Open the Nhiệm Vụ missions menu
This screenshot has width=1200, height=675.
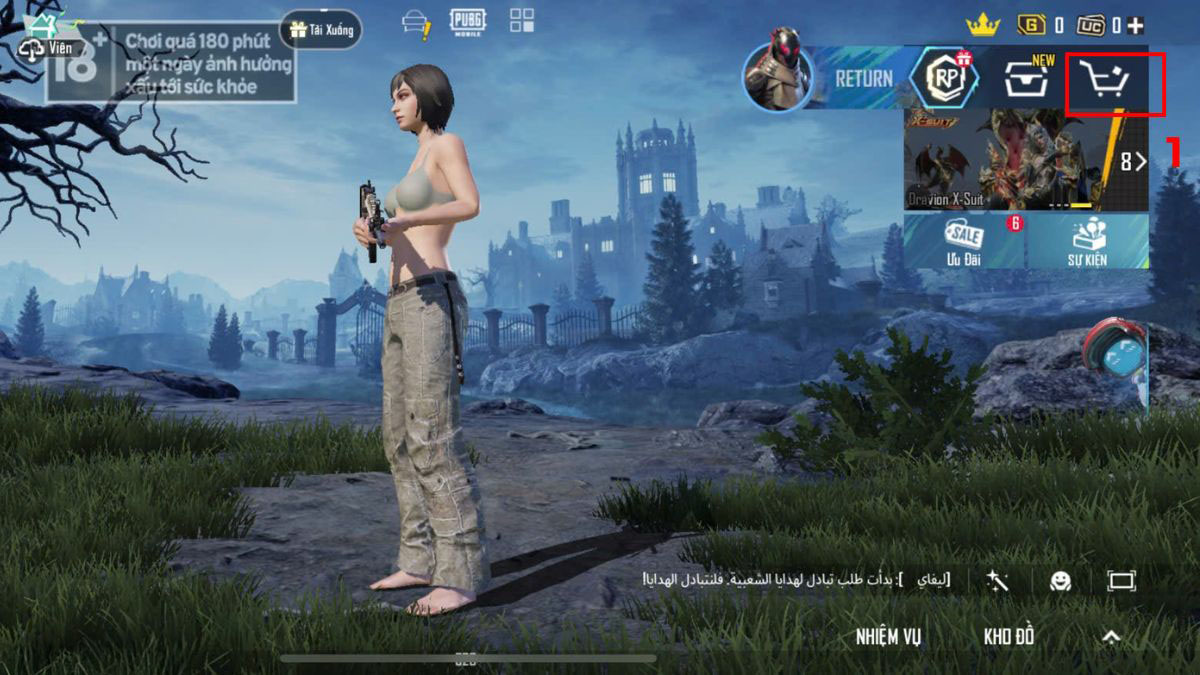pos(888,637)
